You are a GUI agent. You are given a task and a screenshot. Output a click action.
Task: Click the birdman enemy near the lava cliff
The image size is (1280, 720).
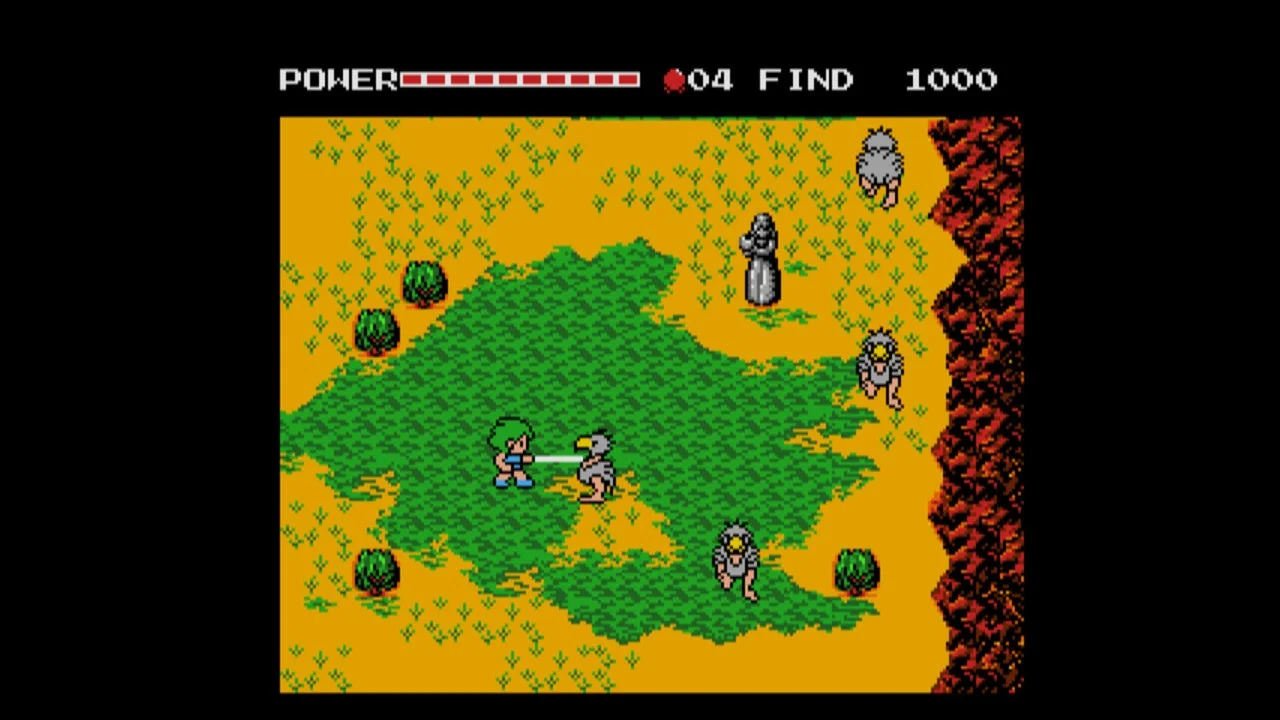coord(878,368)
